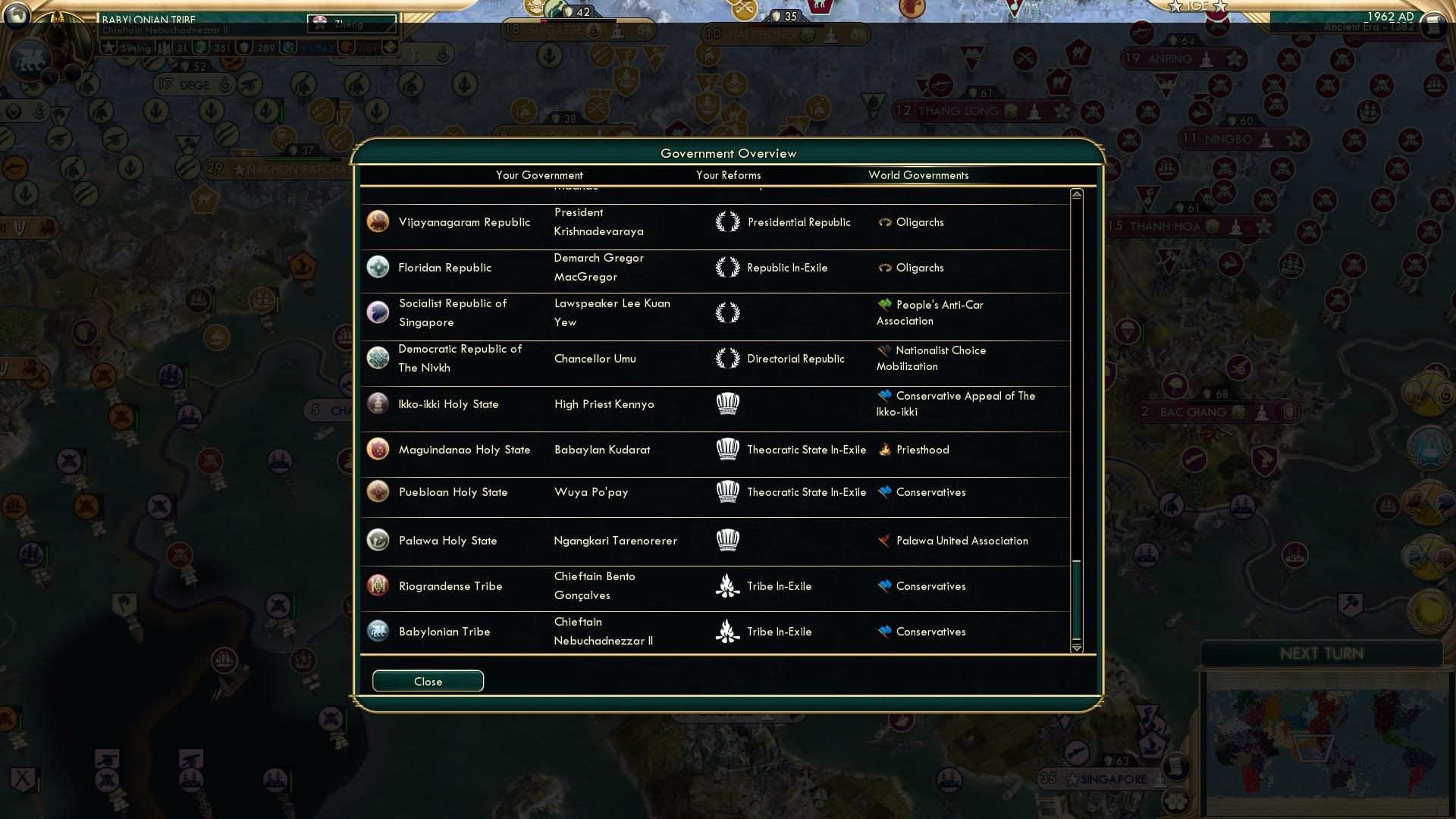Click the scrollbar down arrow
The image size is (1456, 819).
[1075, 649]
